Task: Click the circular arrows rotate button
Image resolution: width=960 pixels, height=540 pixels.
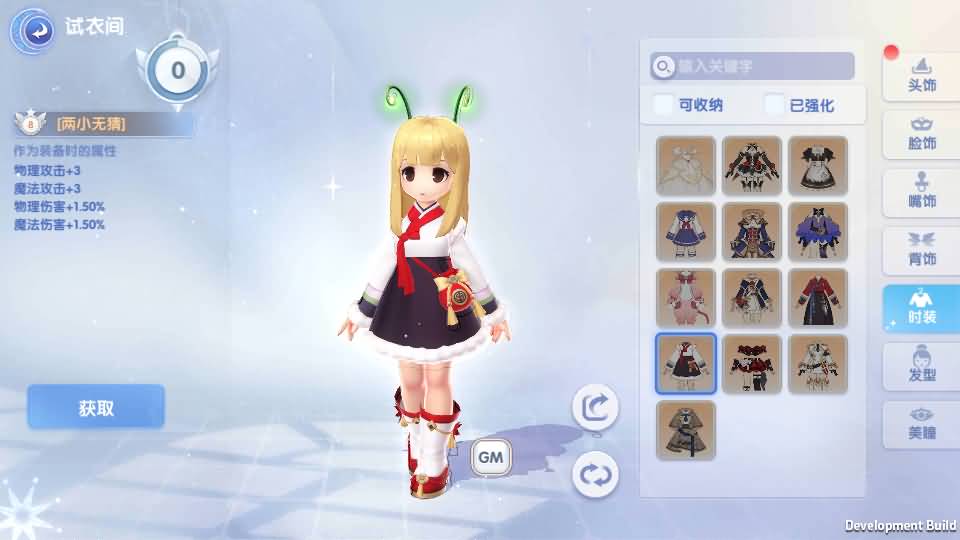Action: (595, 474)
